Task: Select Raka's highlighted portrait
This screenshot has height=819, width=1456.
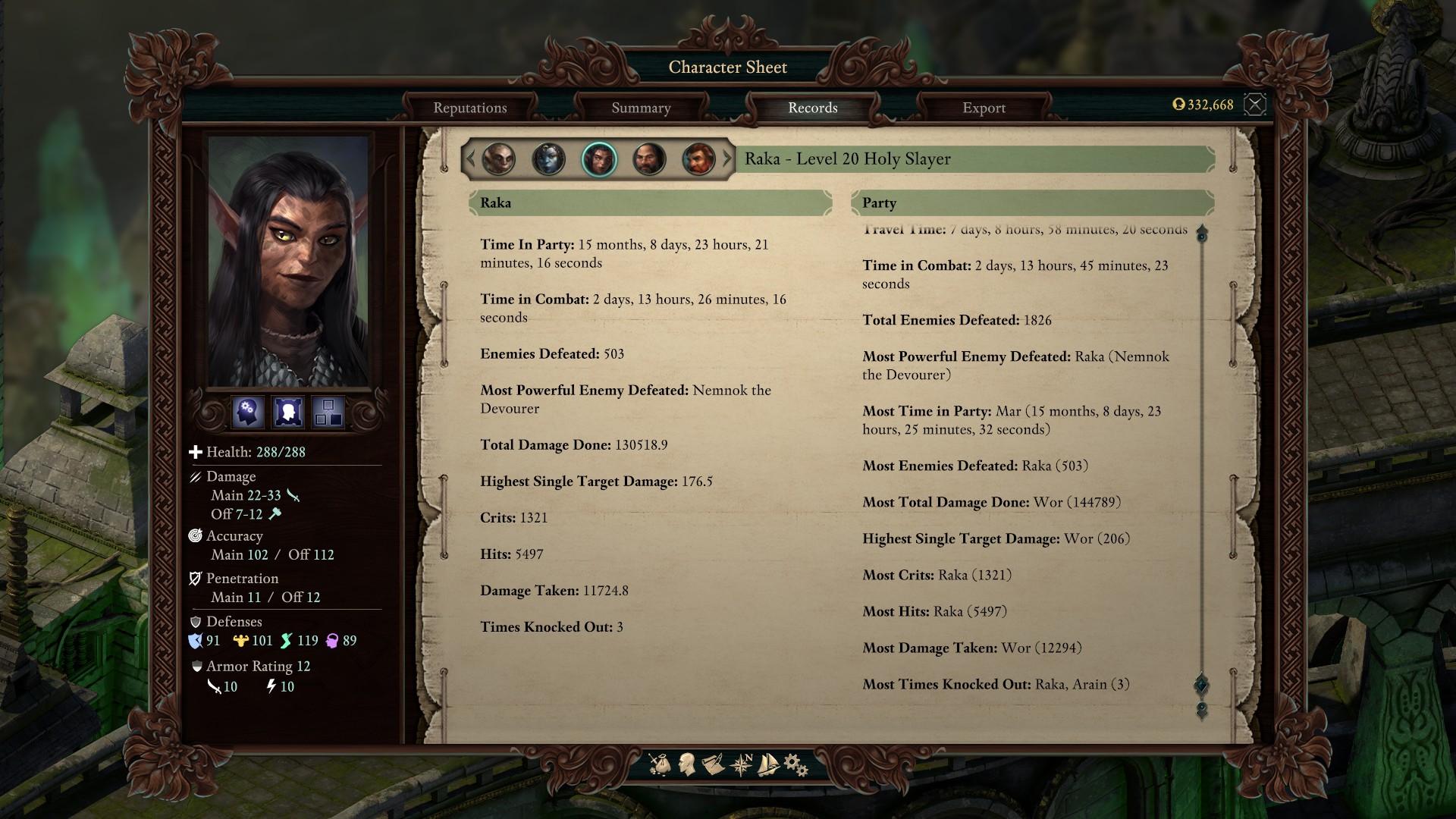Action: click(x=599, y=159)
